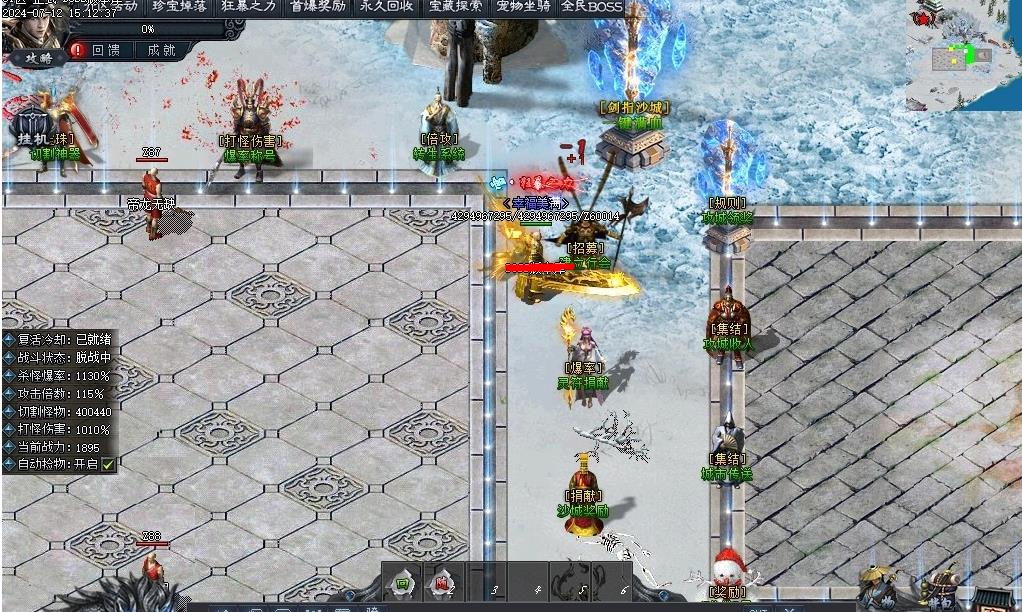Open the 宠物坐骑 pets and mounts menu

(523, 7)
